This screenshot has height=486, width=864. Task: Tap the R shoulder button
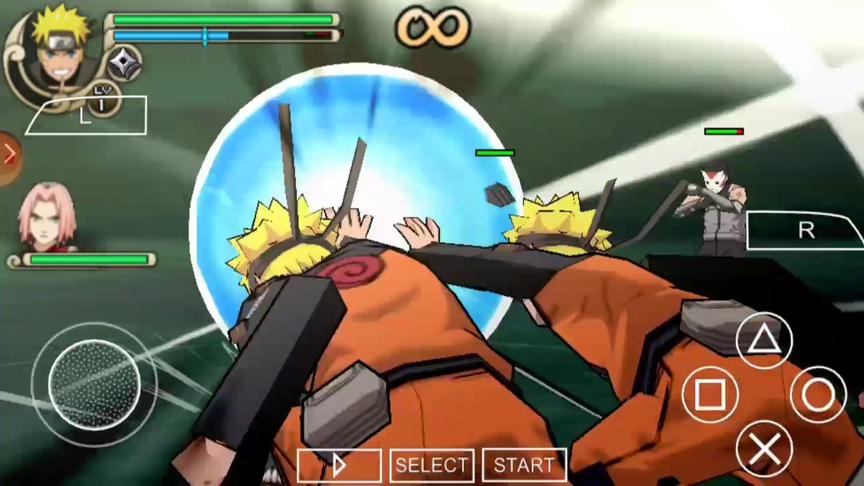(x=805, y=230)
